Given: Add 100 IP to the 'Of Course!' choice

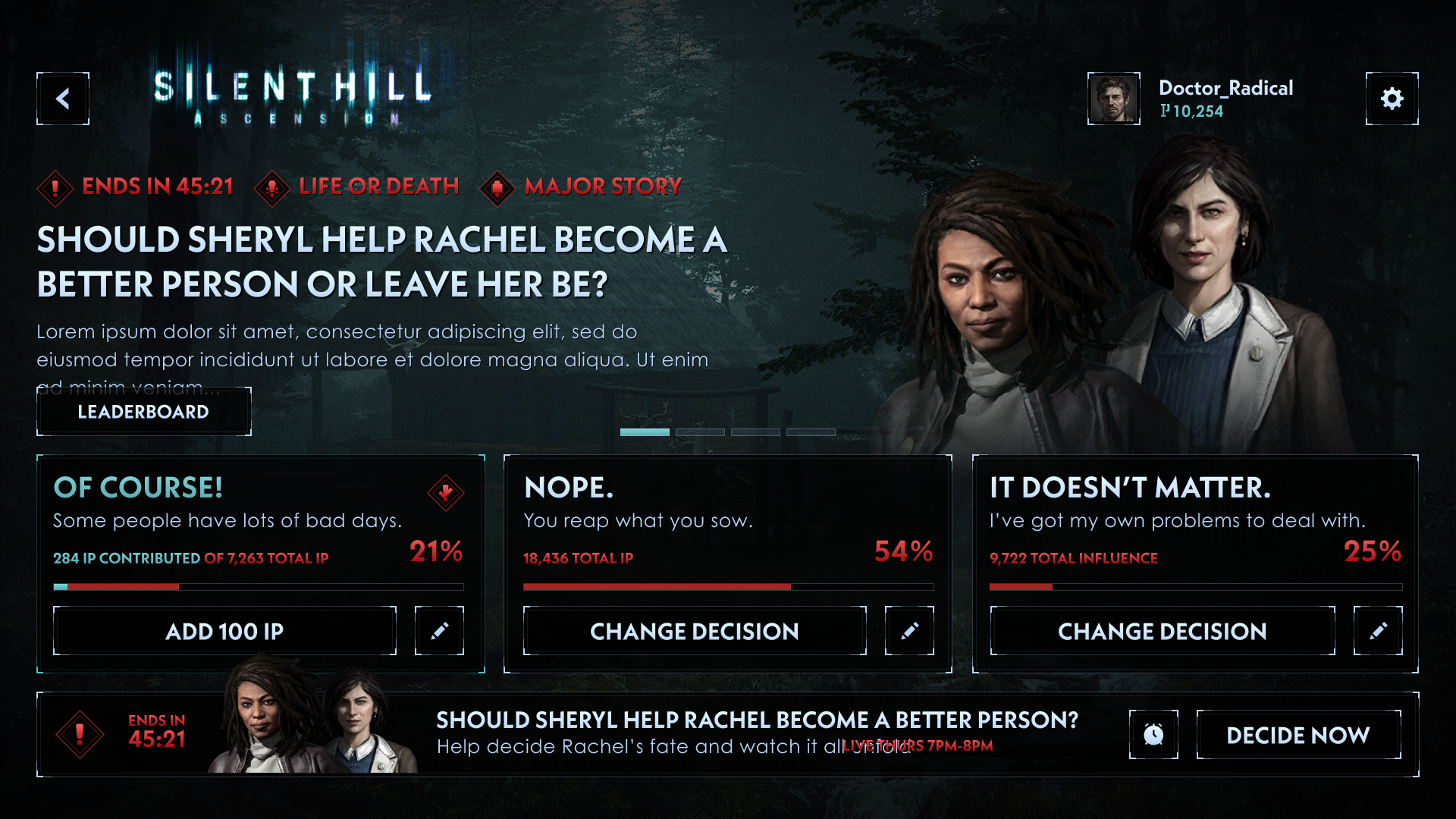Looking at the screenshot, I should [x=224, y=631].
